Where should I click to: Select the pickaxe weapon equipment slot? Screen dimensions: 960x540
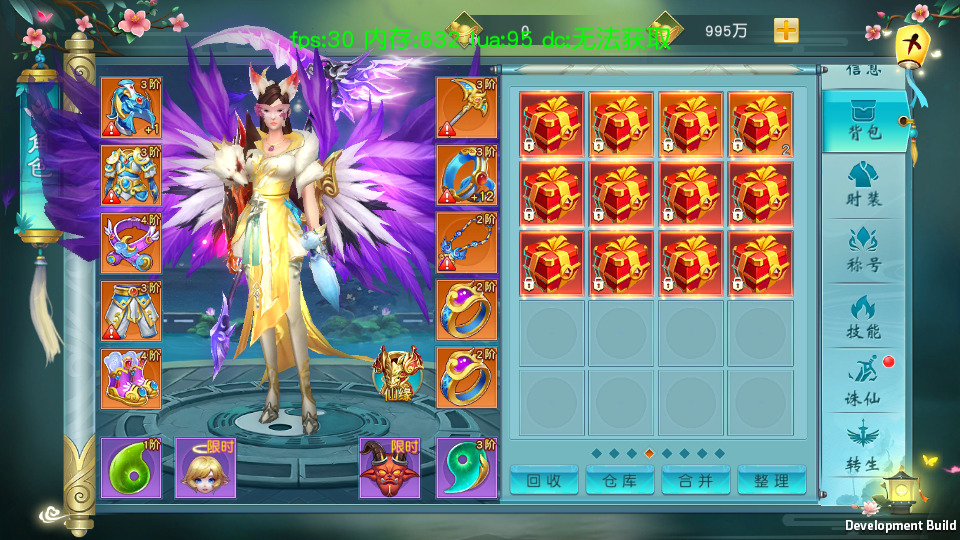466,108
